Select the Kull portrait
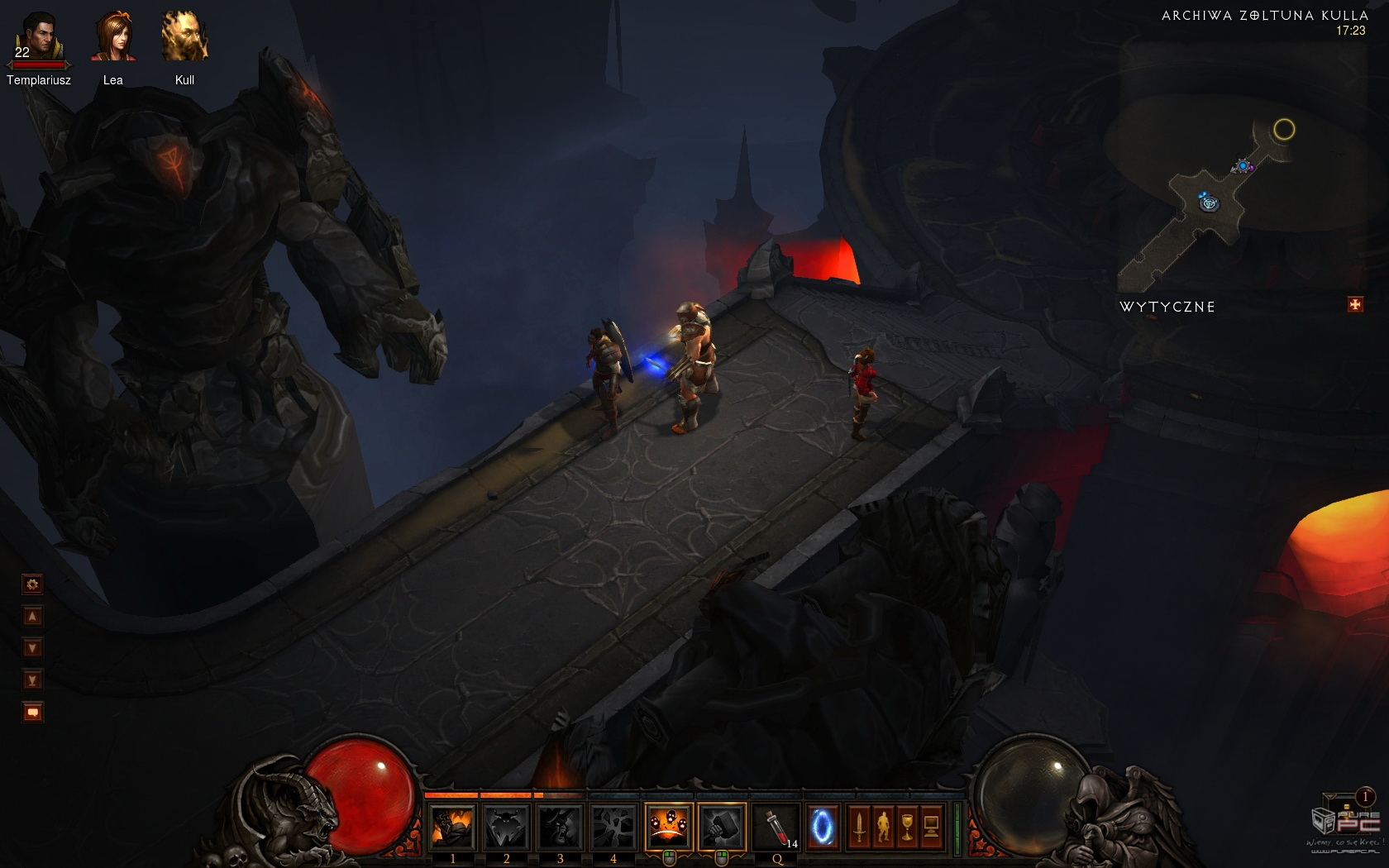 click(x=184, y=37)
